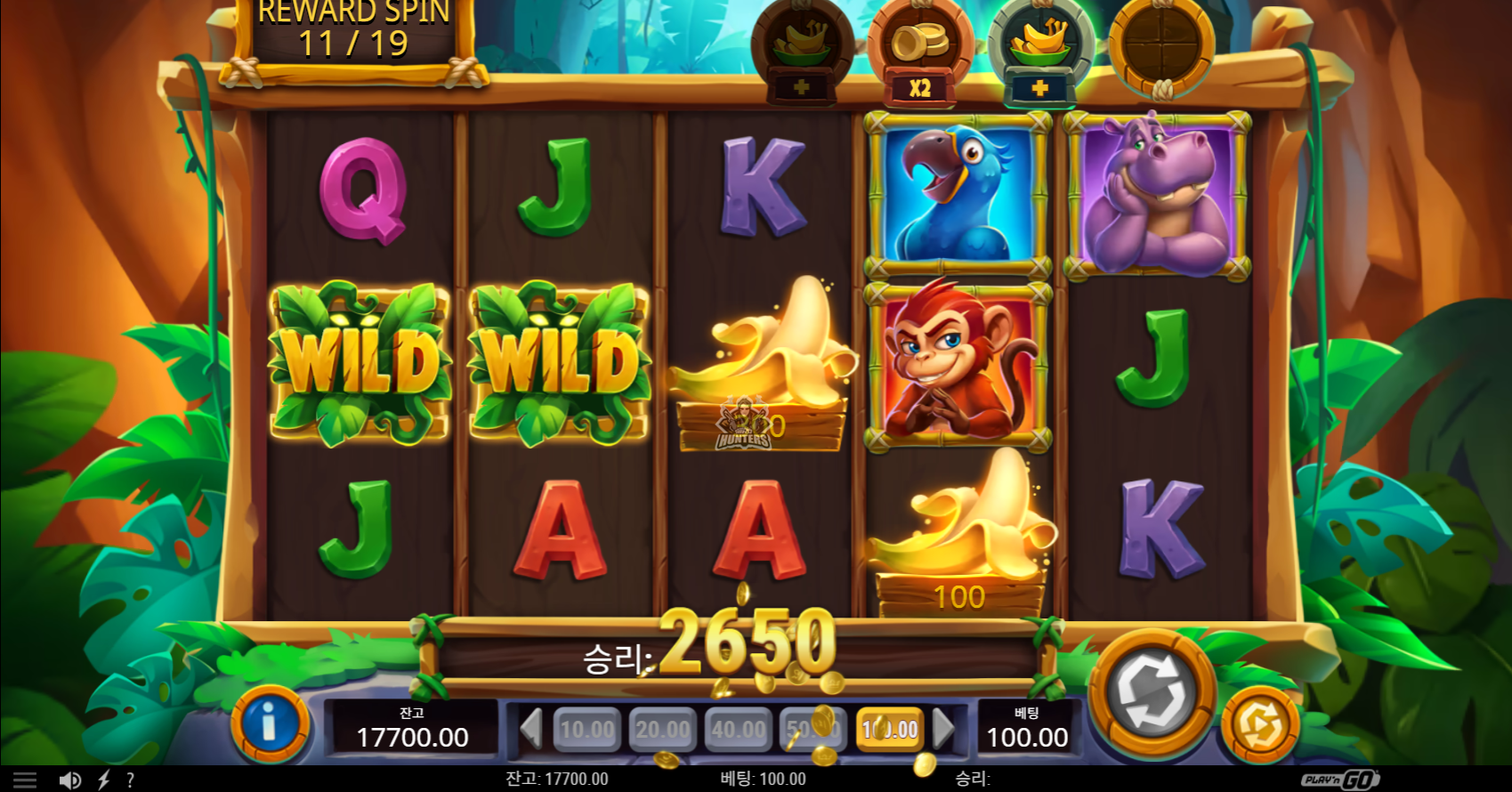Open the blue info paytable button
1512x792 pixels.
click(x=270, y=725)
